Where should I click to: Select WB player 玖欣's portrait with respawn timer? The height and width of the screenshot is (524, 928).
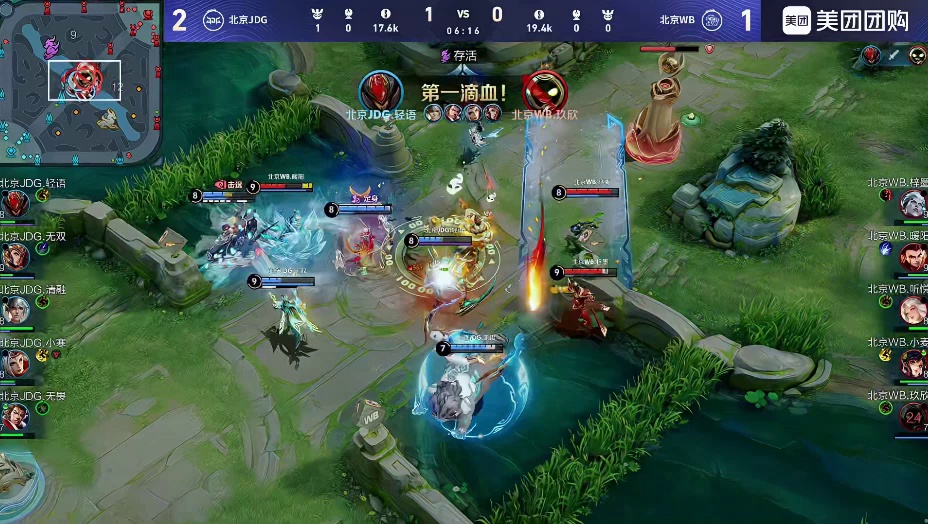(x=912, y=417)
